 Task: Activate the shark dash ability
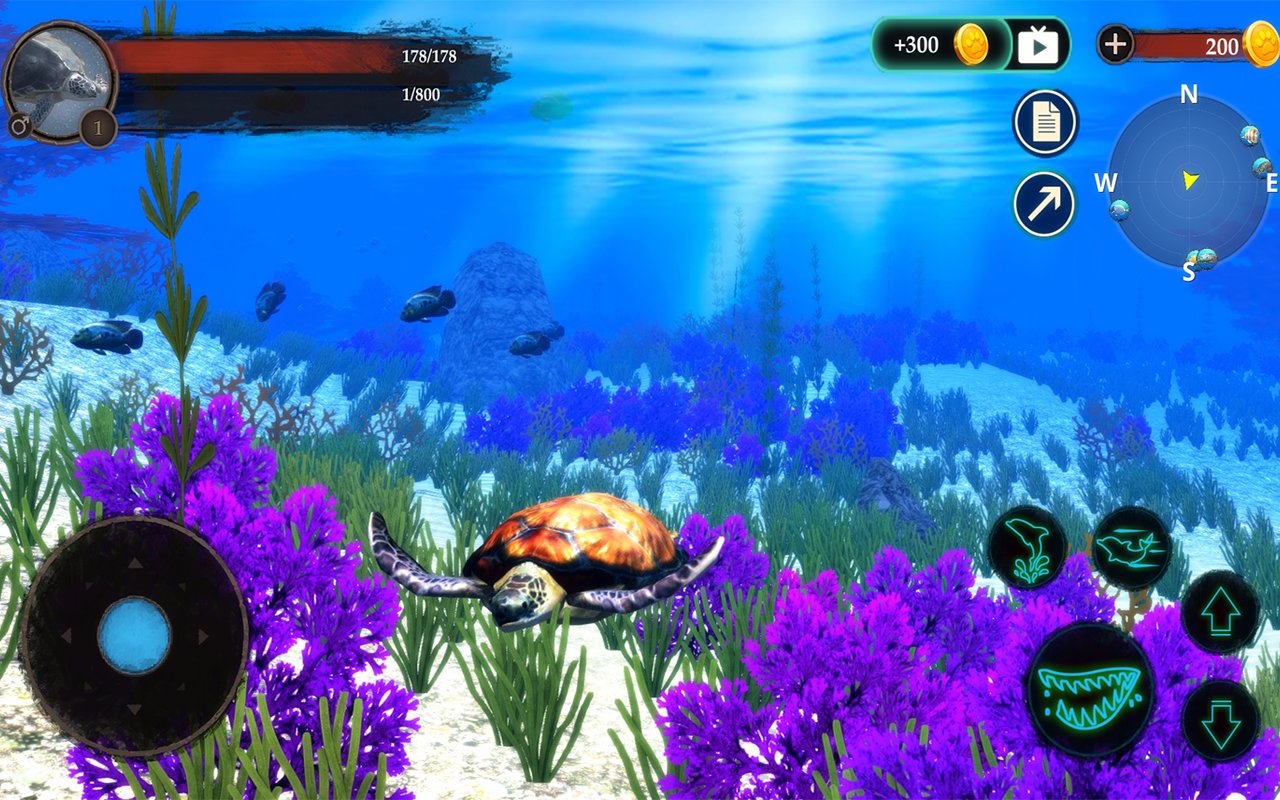[x=1131, y=547]
